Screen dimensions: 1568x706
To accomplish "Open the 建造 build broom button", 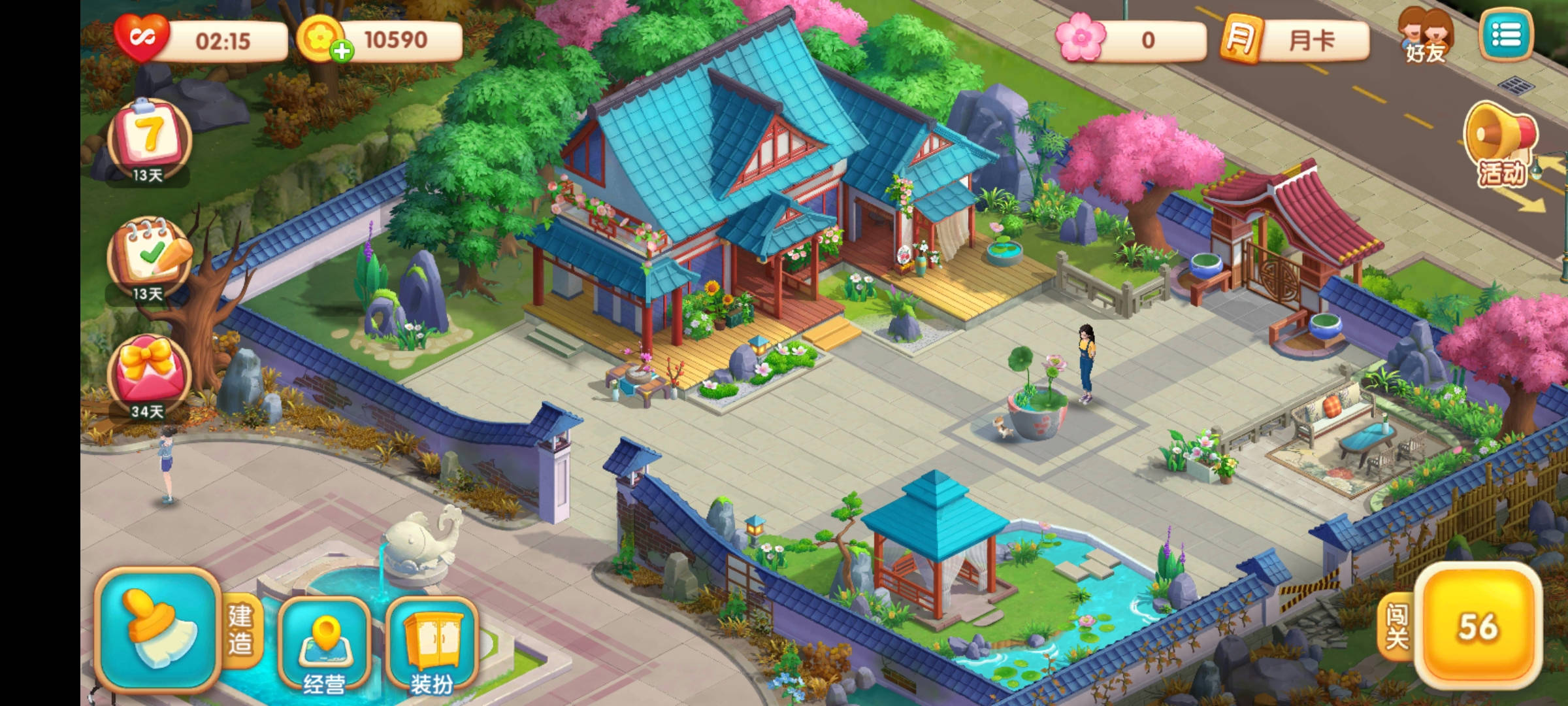I will tap(157, 629).
